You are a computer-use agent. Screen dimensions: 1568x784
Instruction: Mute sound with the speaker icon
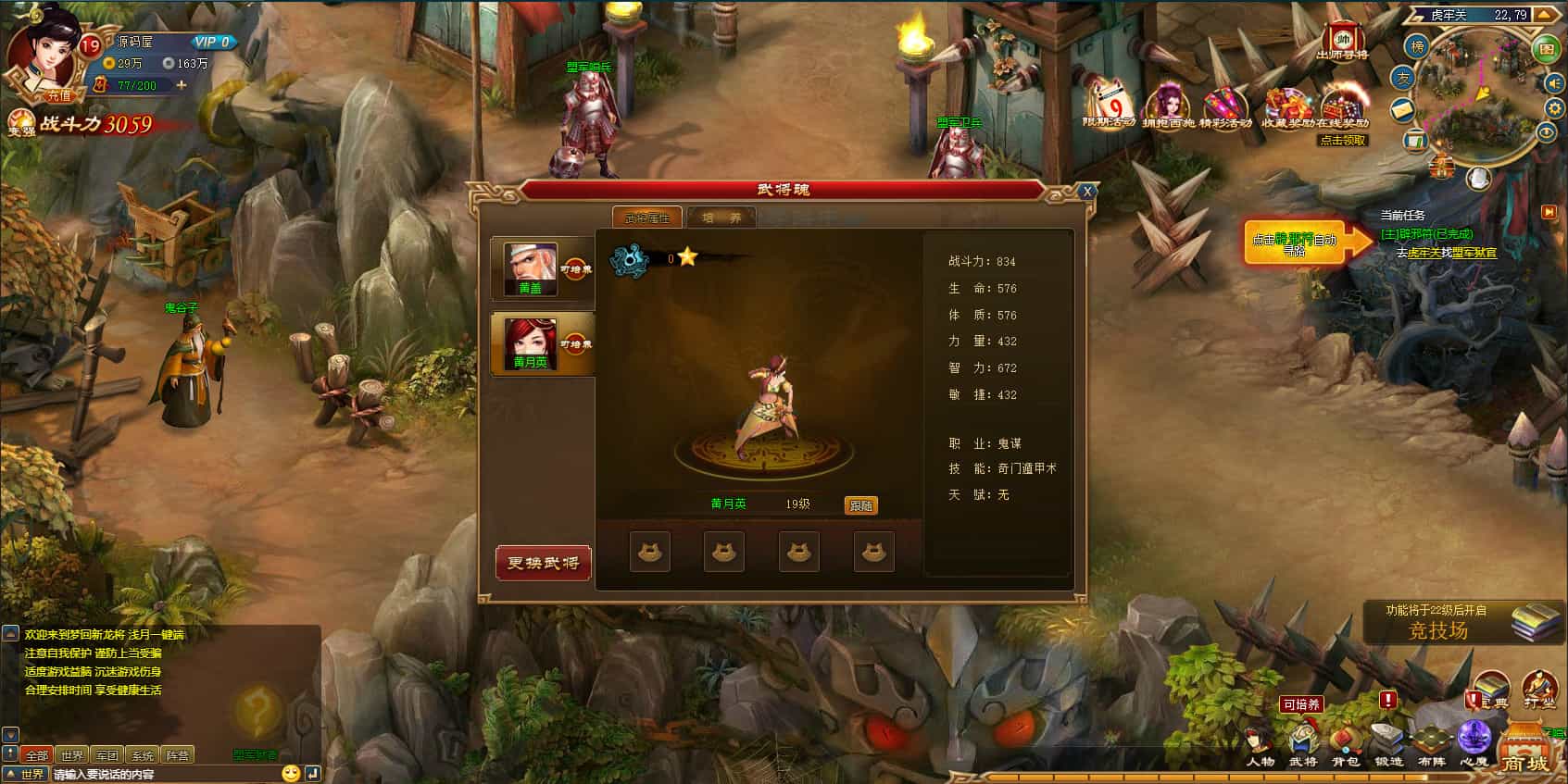(1552, 82)
